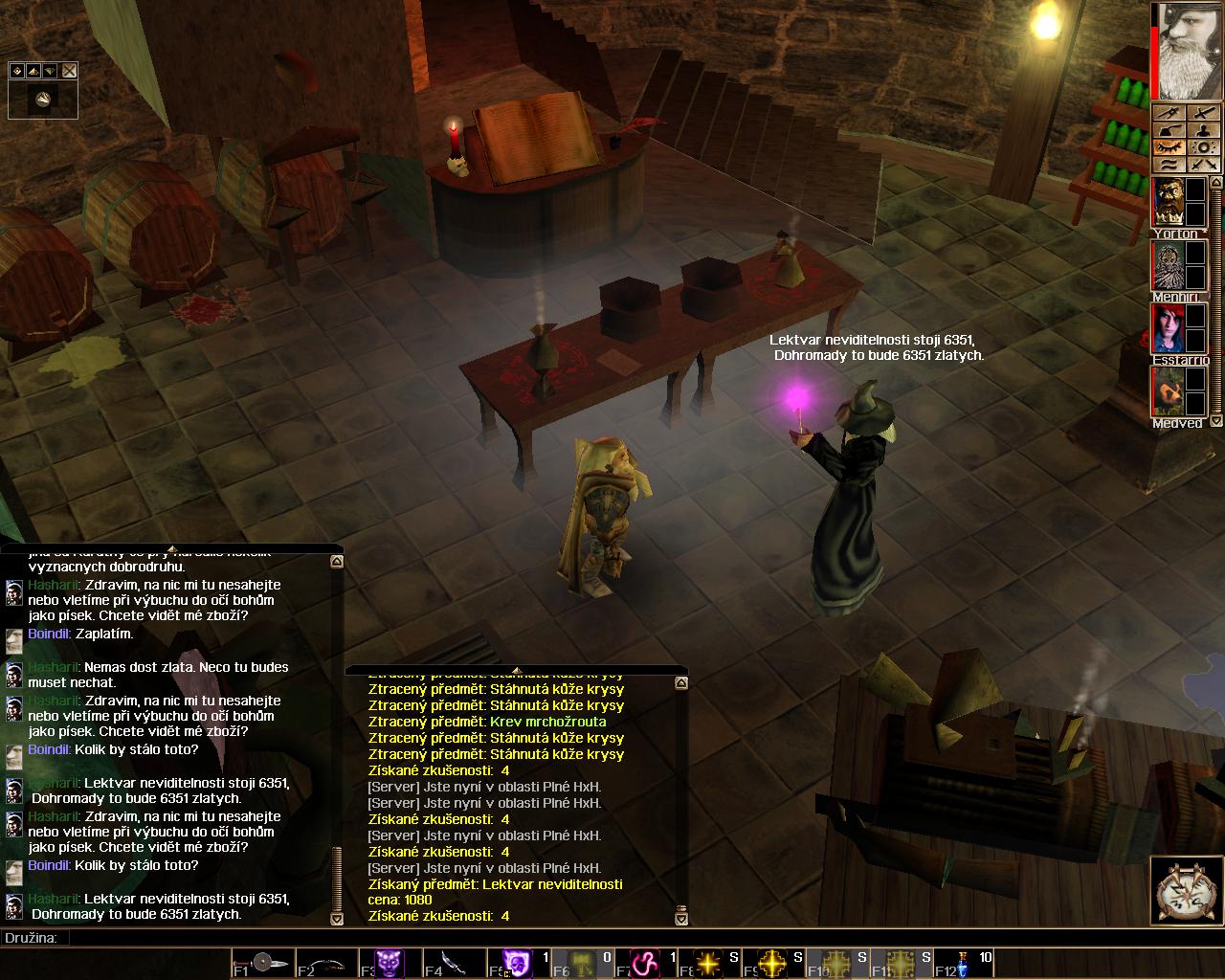Click the combat log scroll-up arrow
The height and width of the screenshot is (980, 1225).
click(x=681, y=683)
